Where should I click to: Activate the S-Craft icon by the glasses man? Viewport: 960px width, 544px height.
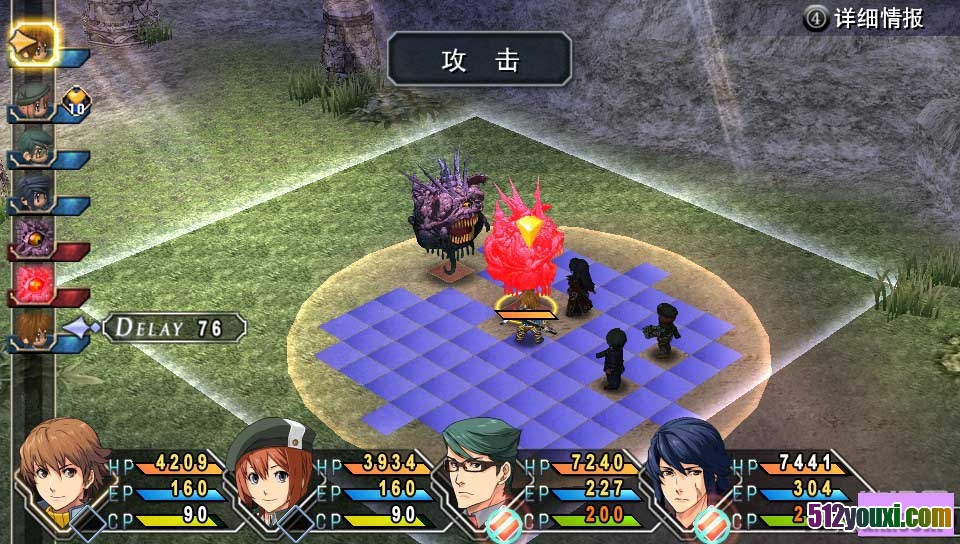tap(503, 523)
